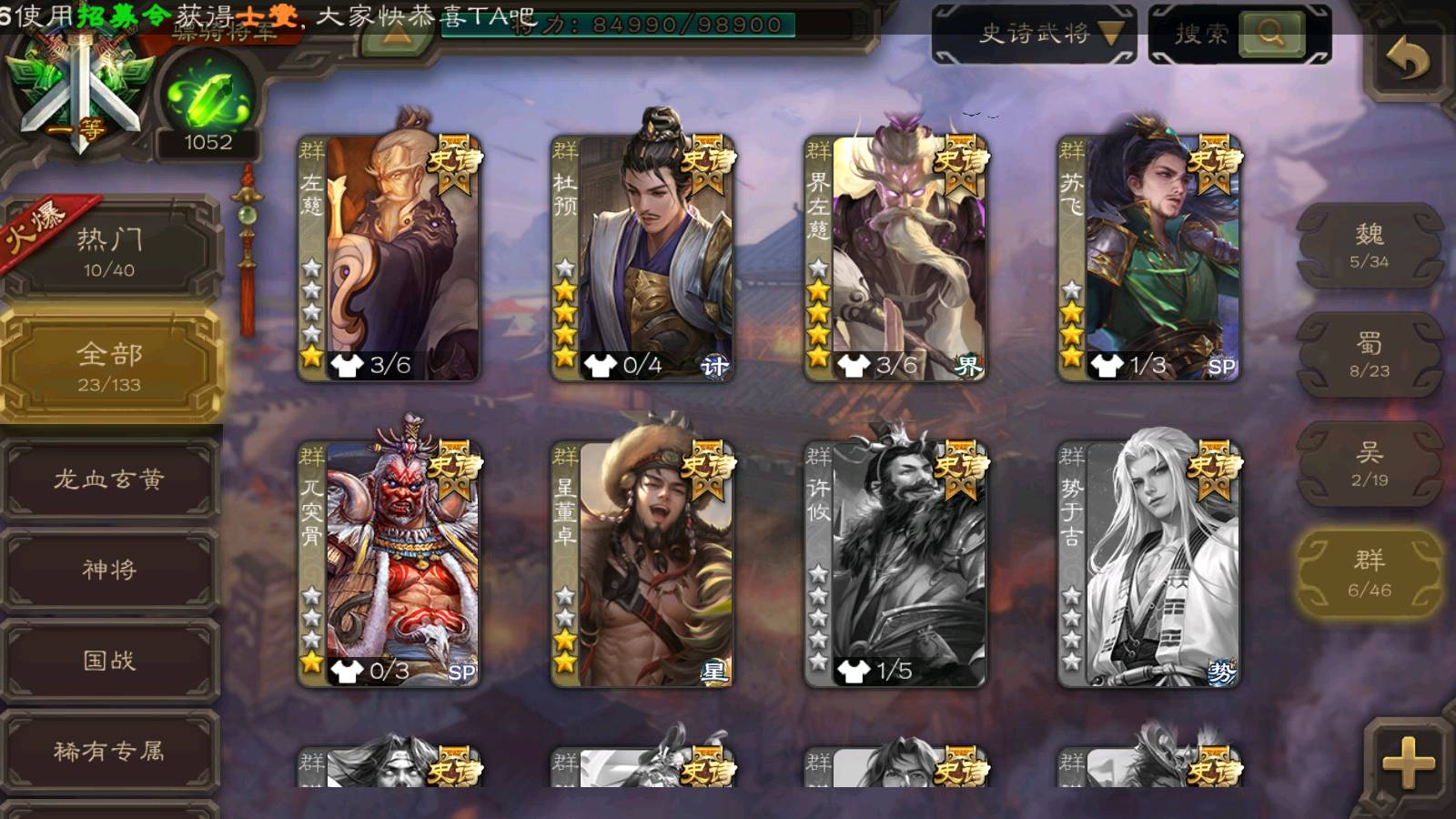Choose the 国战 category tab
Viewport: 1456px width, 819px height.
[x=109, y=661]
